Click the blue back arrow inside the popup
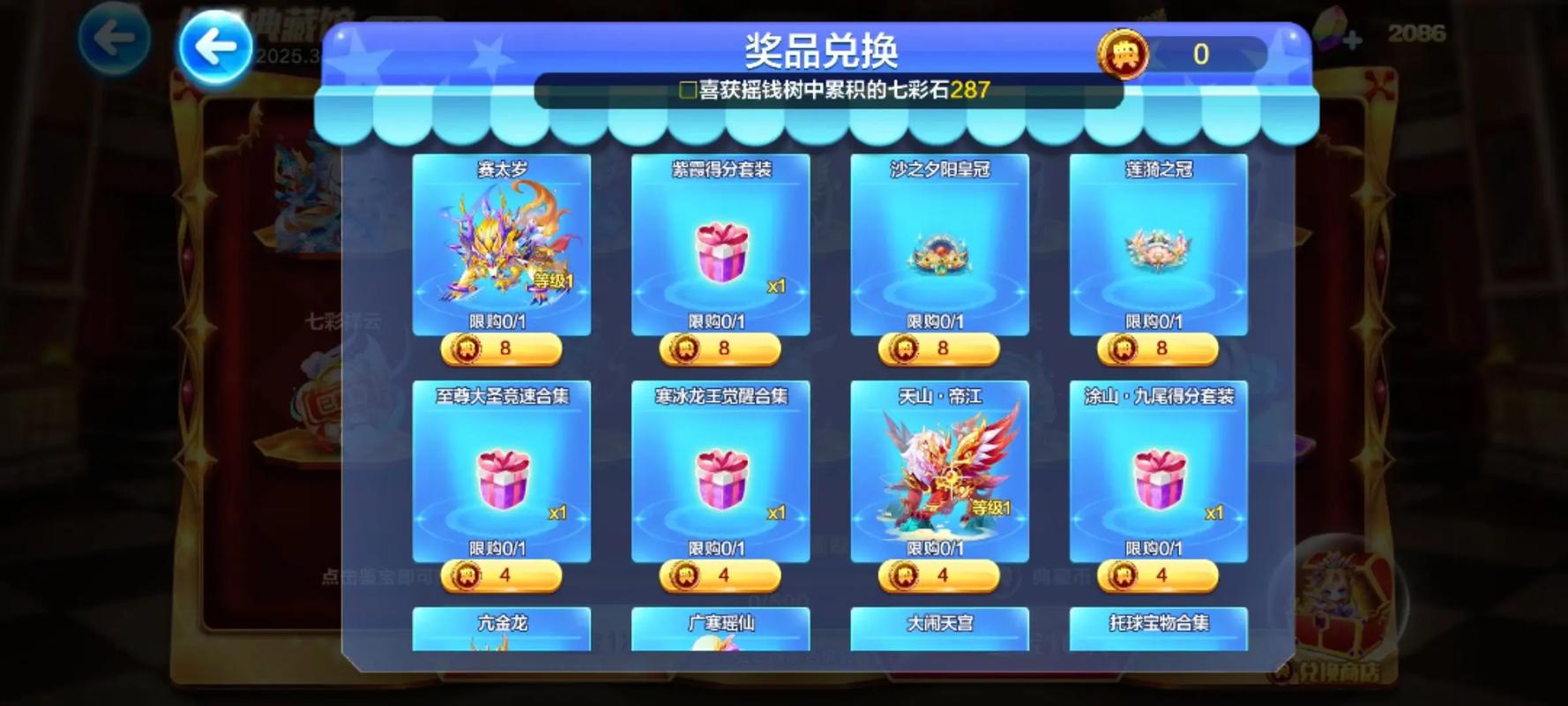 click(x=214, y=44)
